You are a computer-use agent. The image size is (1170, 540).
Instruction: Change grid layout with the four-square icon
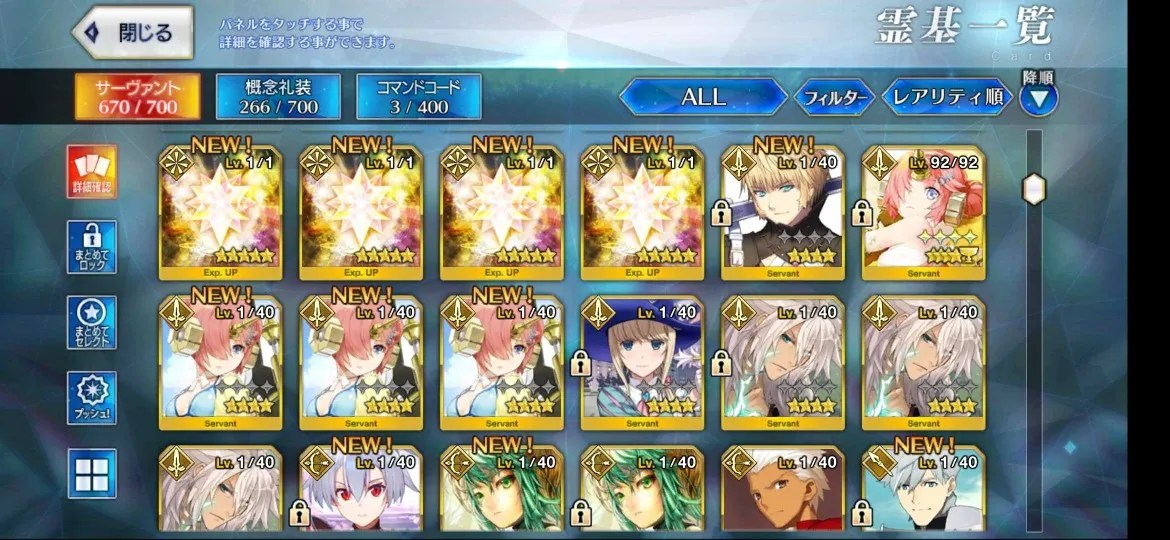pyautogui.click(x=92, y=473)
